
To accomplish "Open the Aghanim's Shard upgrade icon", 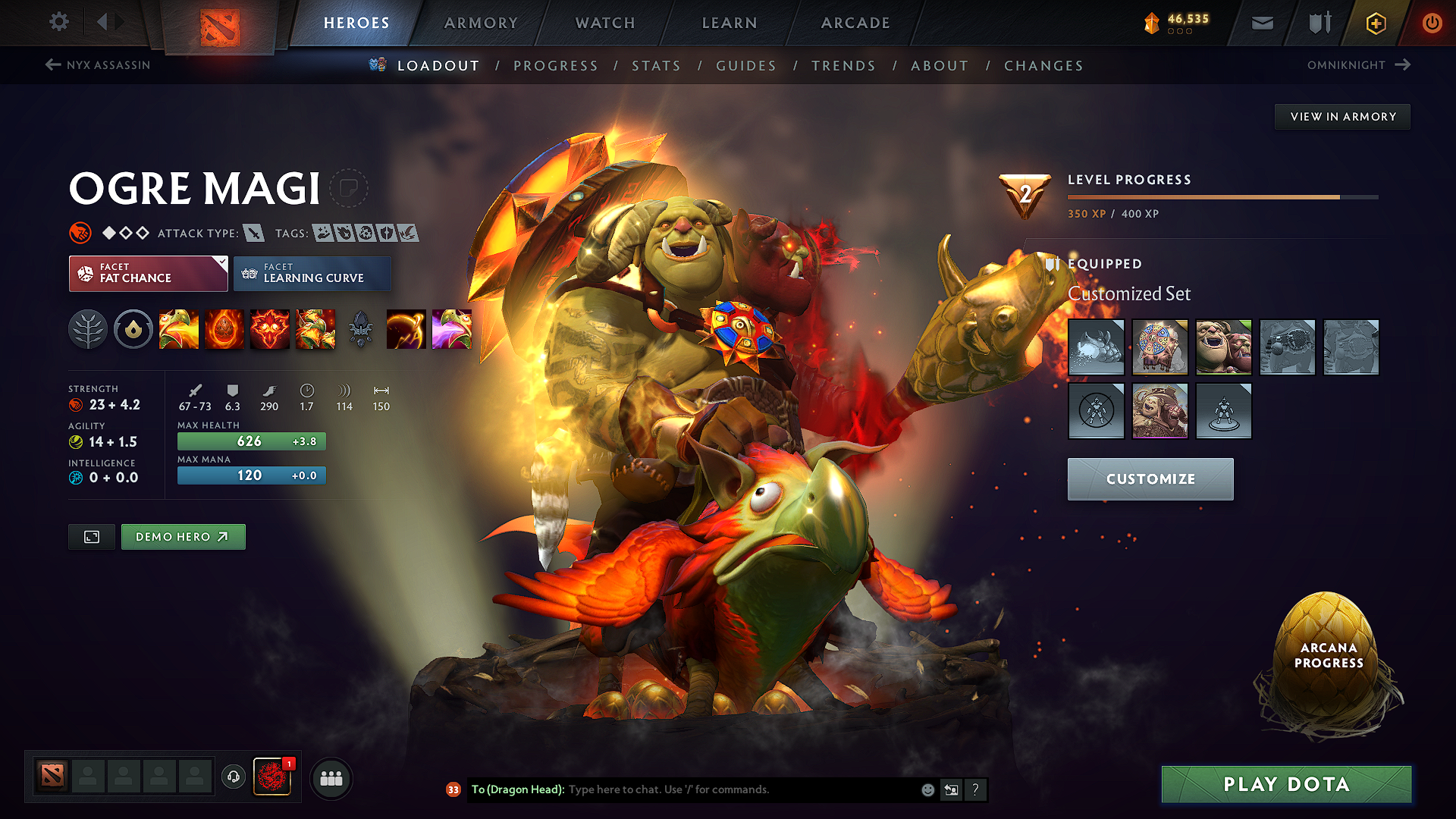I will click(361, 329).
